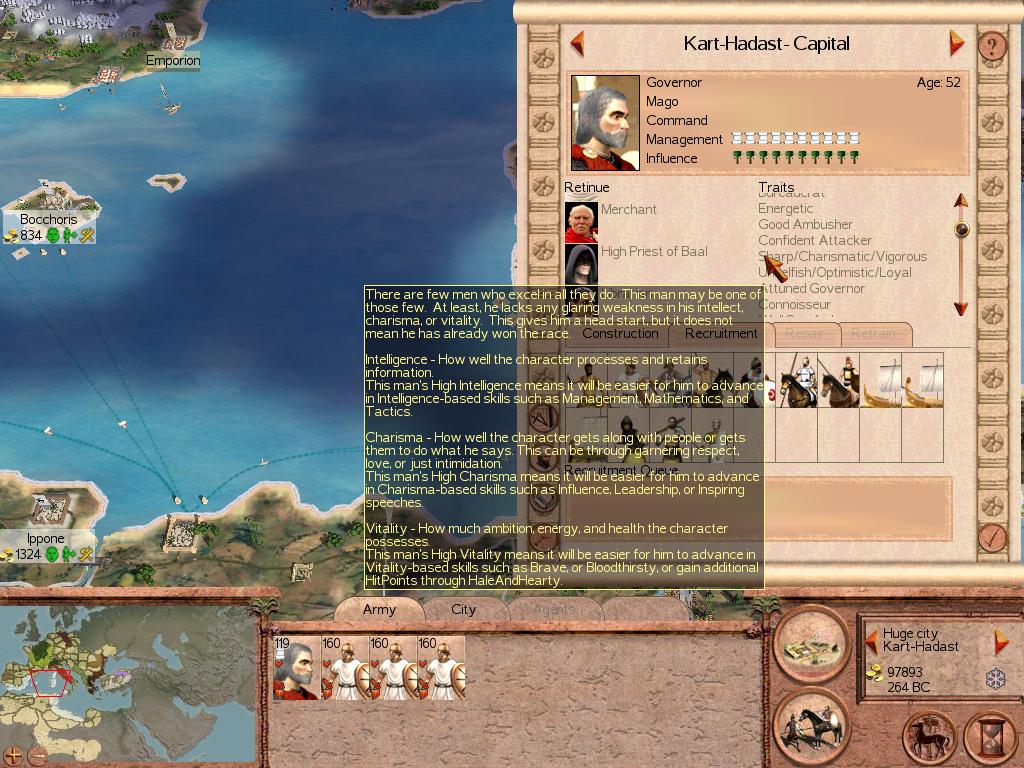Screen dimensions: 1024x768
Task: Select the general's unit card with 119 men
Action: point(295,668)
